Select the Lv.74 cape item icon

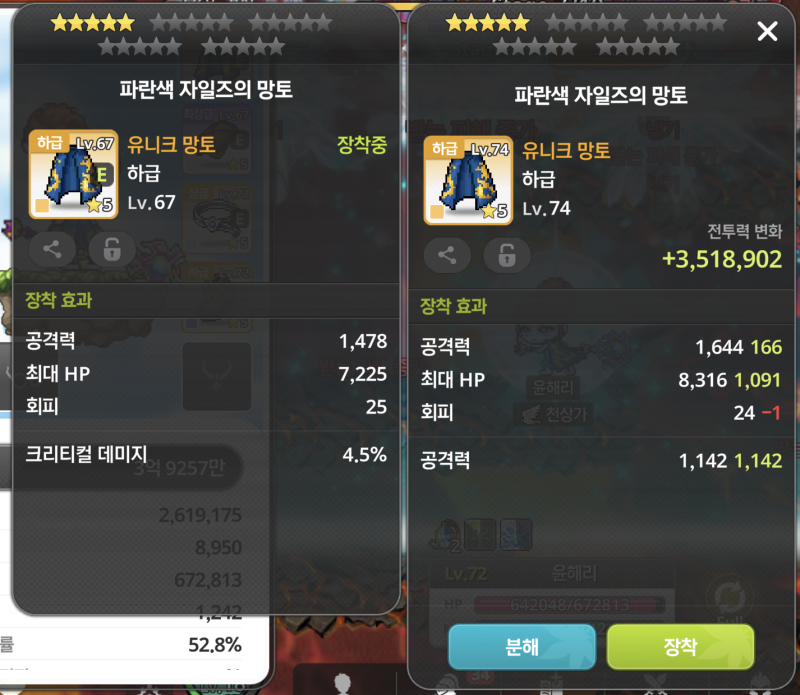(467, 180)
